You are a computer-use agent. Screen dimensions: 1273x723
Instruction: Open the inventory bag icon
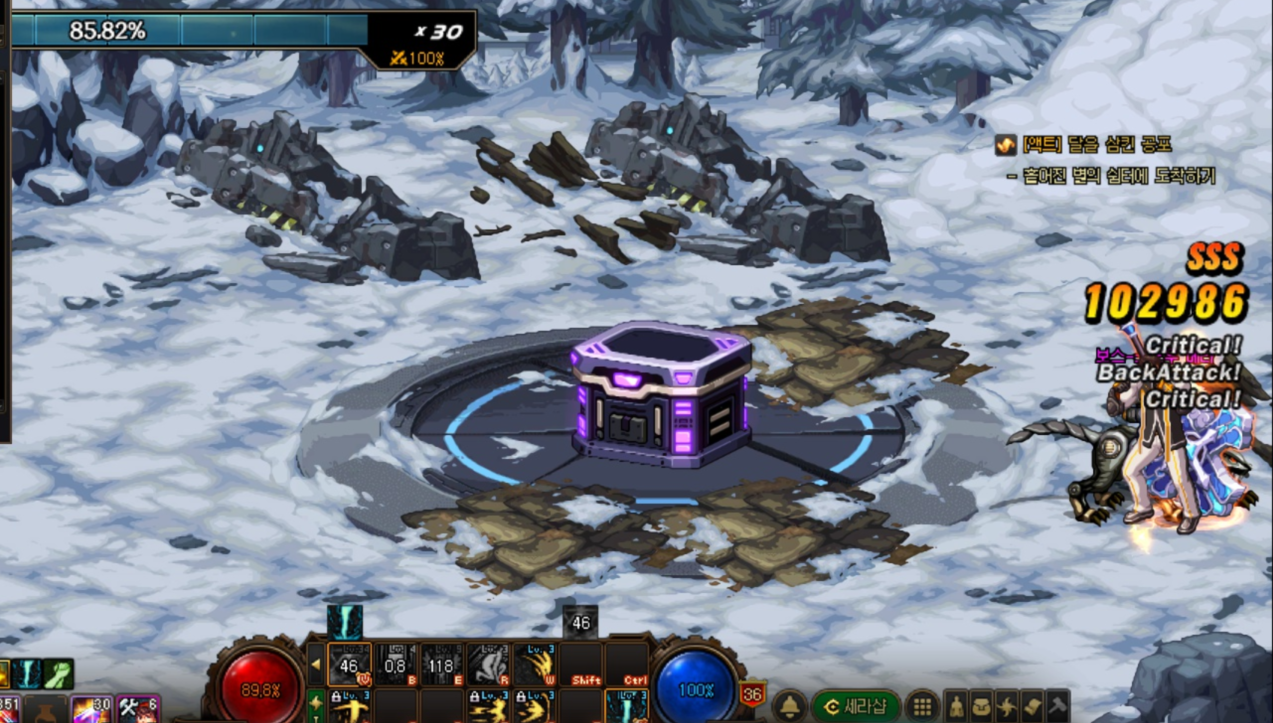pyautogui.click(x=983, y=706)
